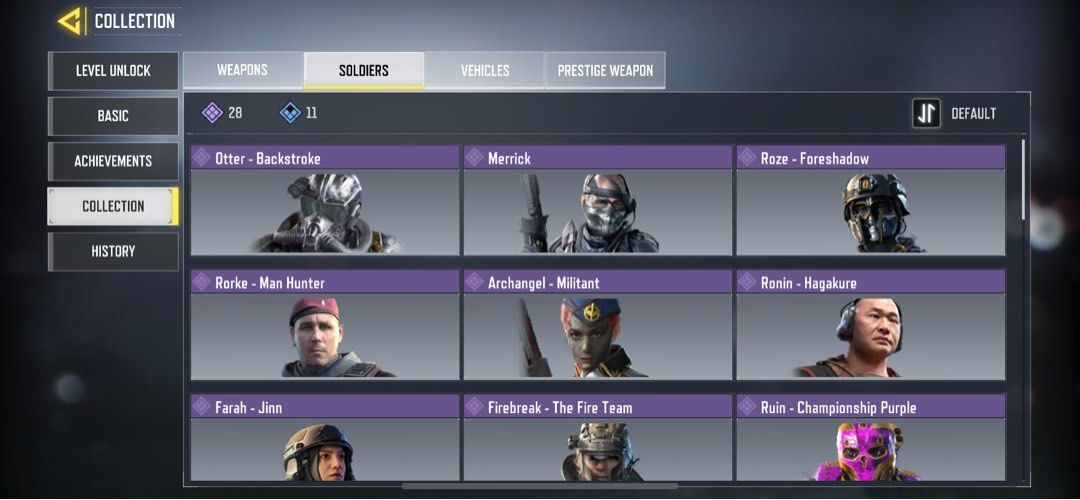Image resolution: width=1080 pixels, height=500 pixels.
Task: View the Ronin - Hagakure card
Action: 871,325
